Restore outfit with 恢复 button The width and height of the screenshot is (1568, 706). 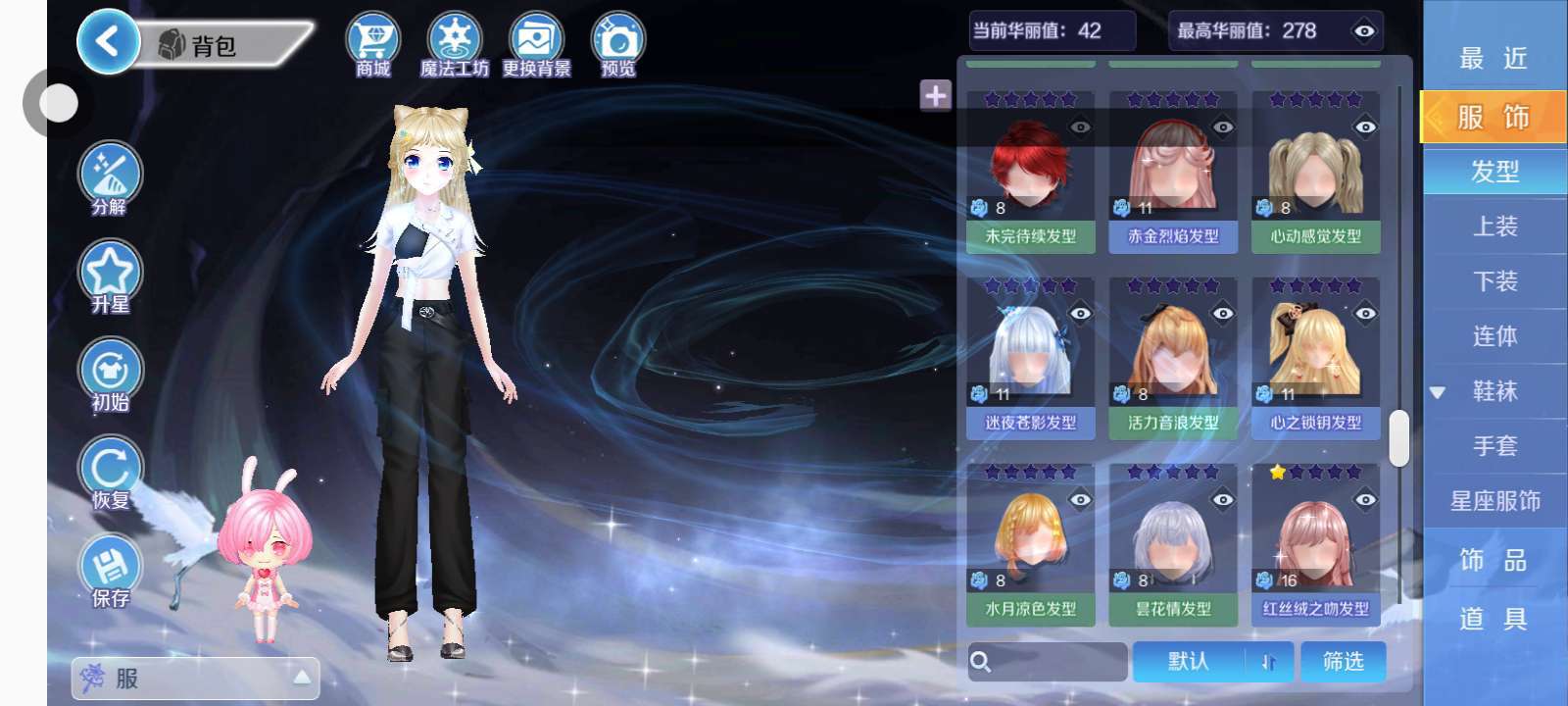click(x=110, y=472)
